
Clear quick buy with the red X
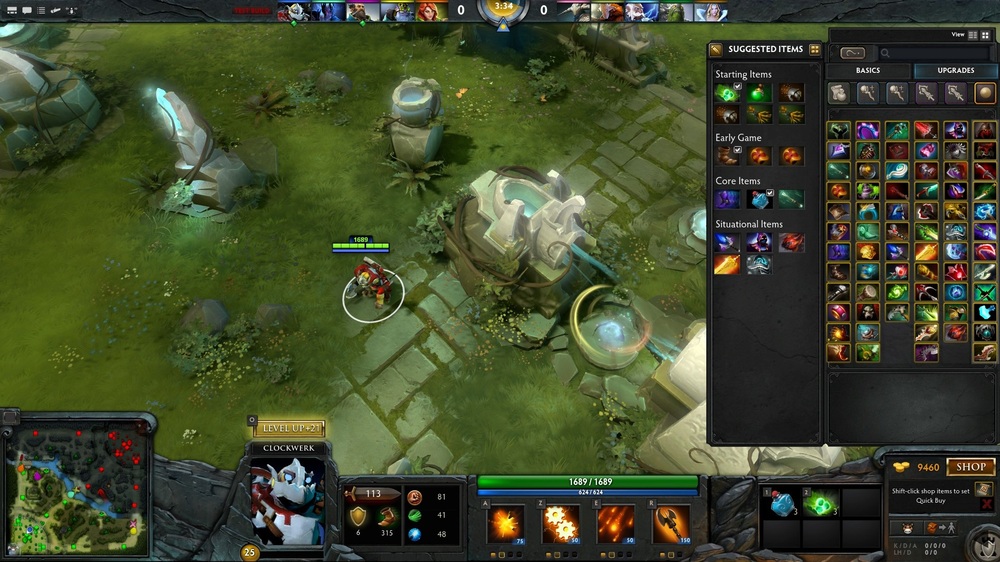[x=988, y=506]
